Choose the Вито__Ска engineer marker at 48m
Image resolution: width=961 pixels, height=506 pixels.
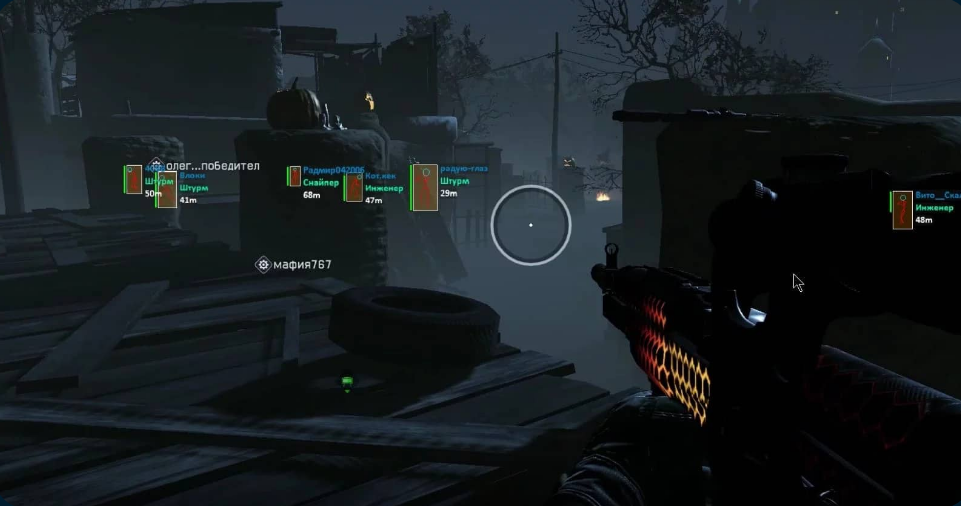tap(902, 209)
